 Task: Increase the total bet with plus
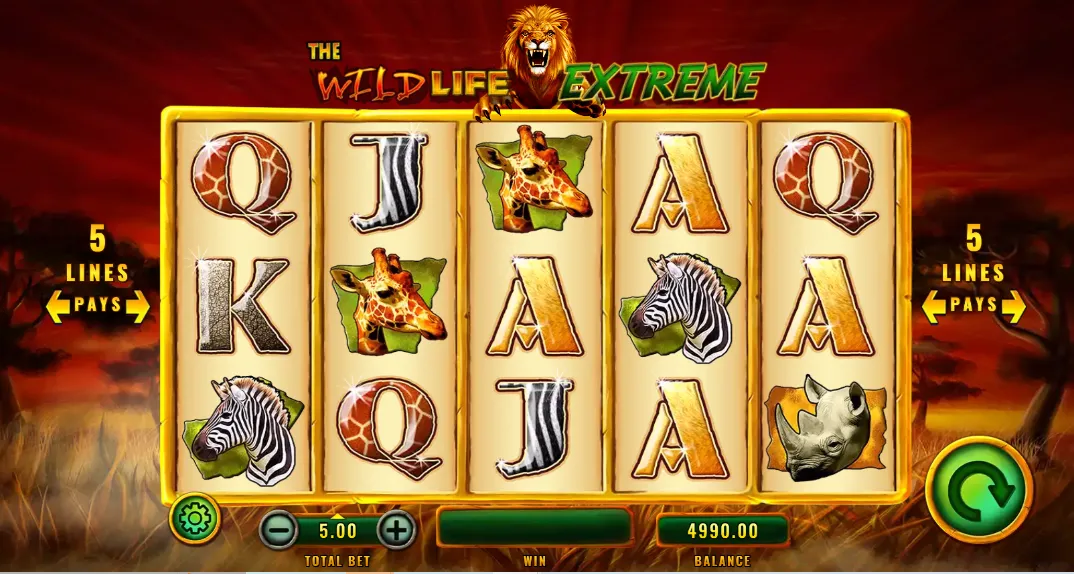(396, 529)
